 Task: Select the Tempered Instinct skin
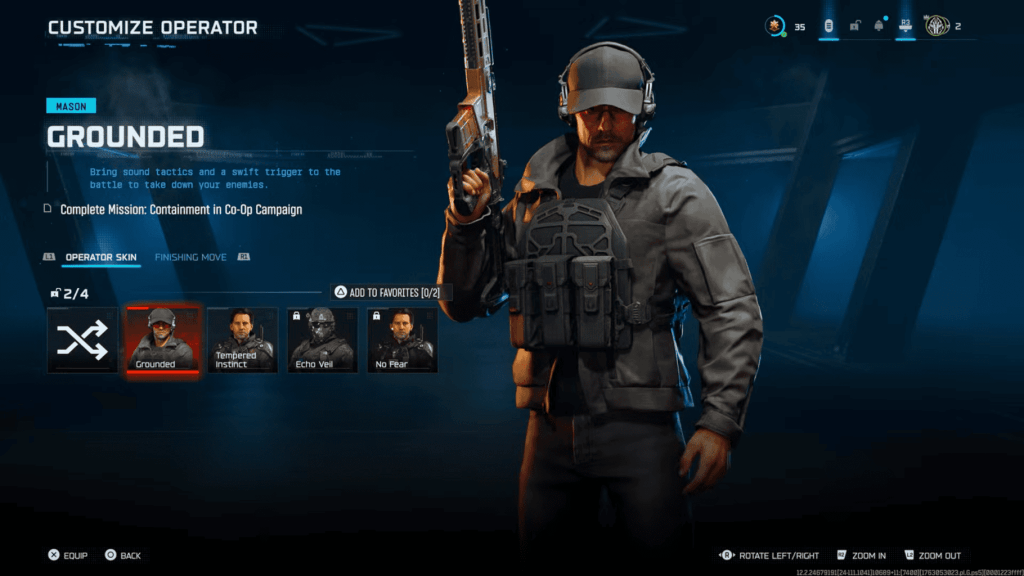pyautogui.click(x=242, y=340)
